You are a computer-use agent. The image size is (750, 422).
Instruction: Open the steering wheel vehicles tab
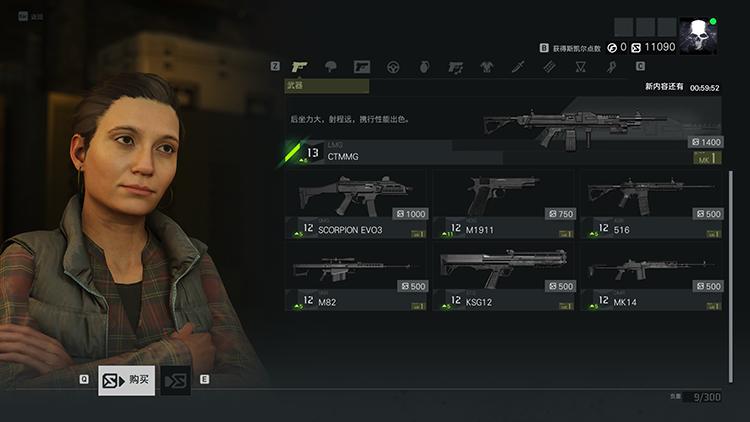[x=393, y=67]
